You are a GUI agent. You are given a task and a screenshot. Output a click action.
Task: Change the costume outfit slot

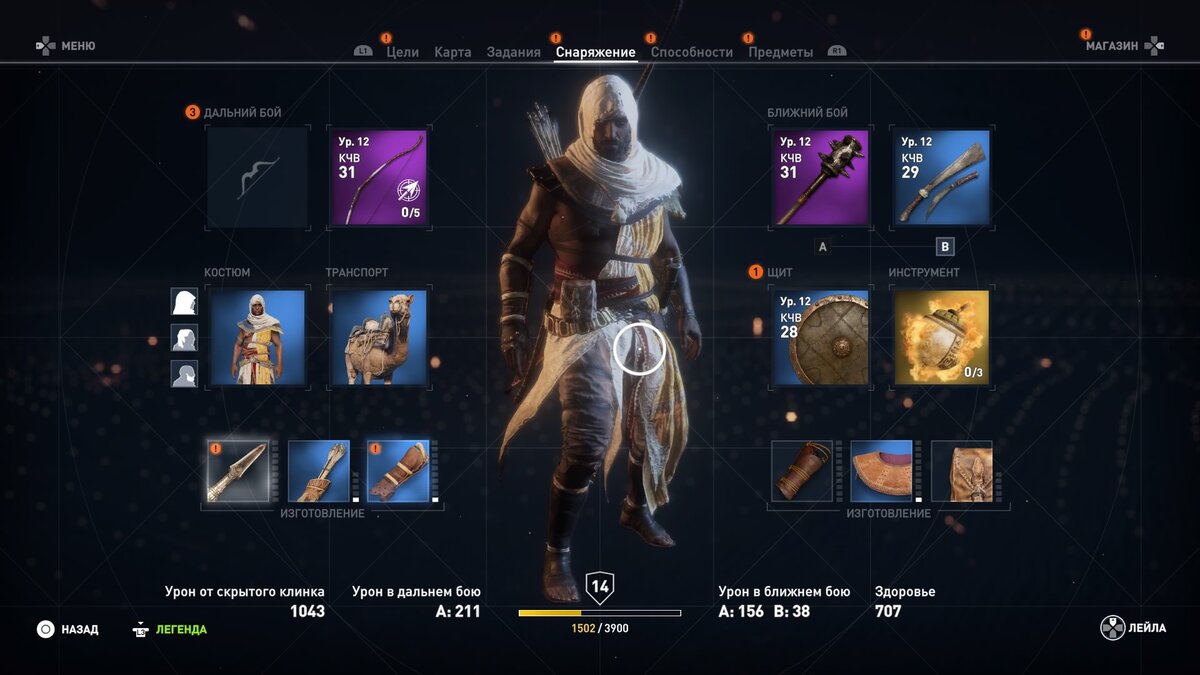pos(258,337)
